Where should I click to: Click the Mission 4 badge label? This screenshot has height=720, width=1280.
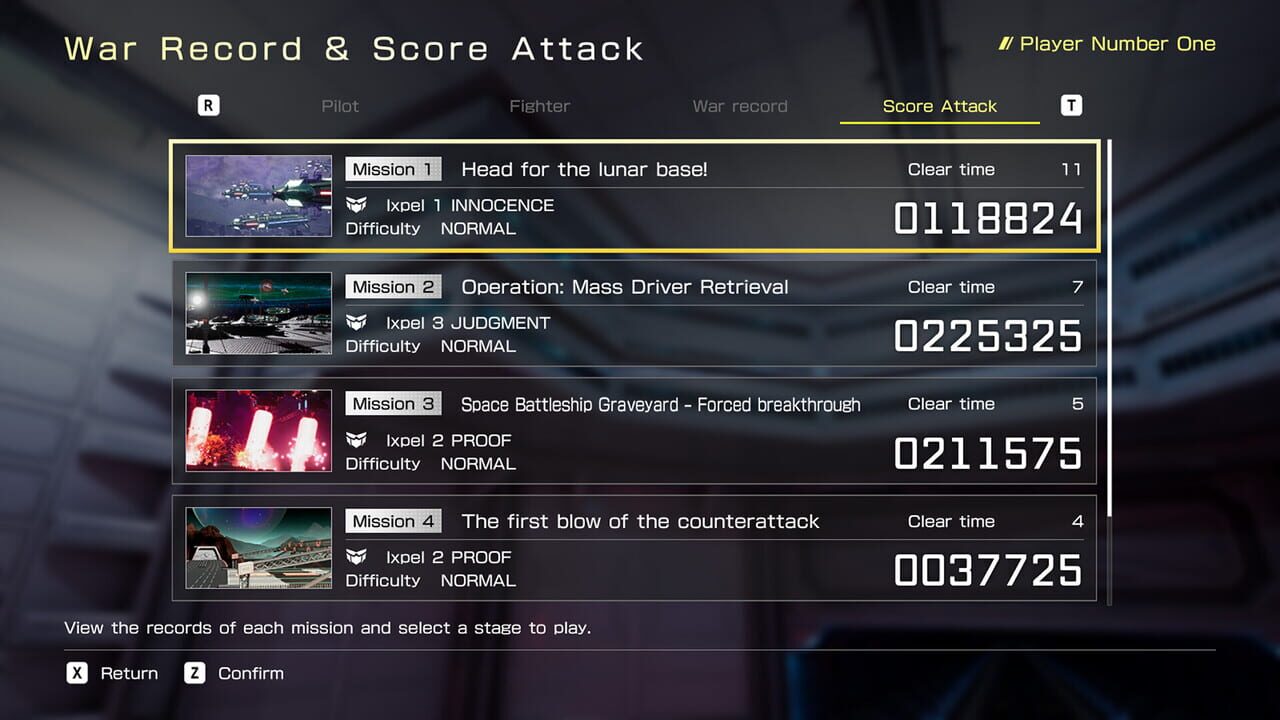393,521
